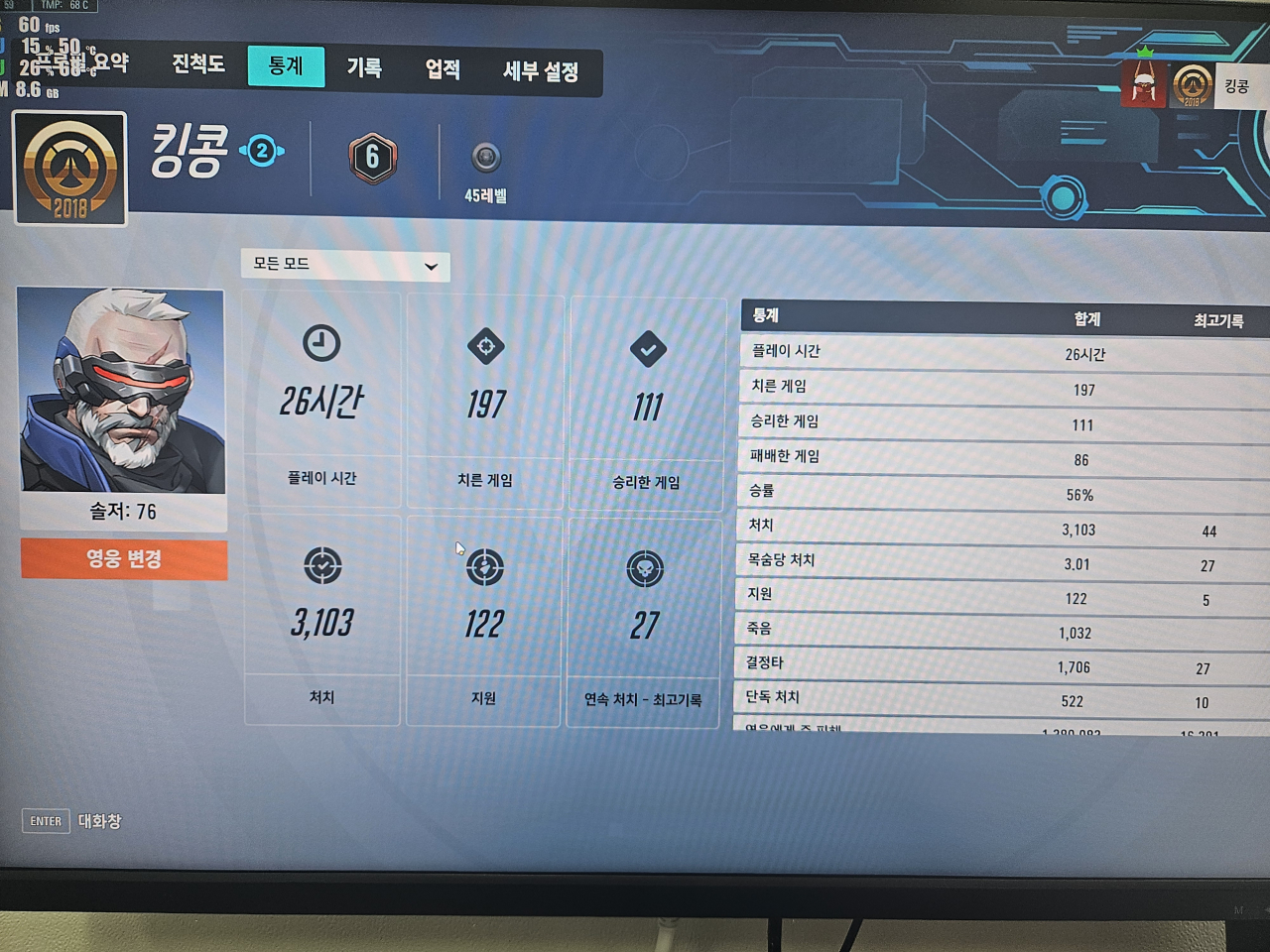Click the 2018 player icon beside 킹콩

(x=69, y=168)
